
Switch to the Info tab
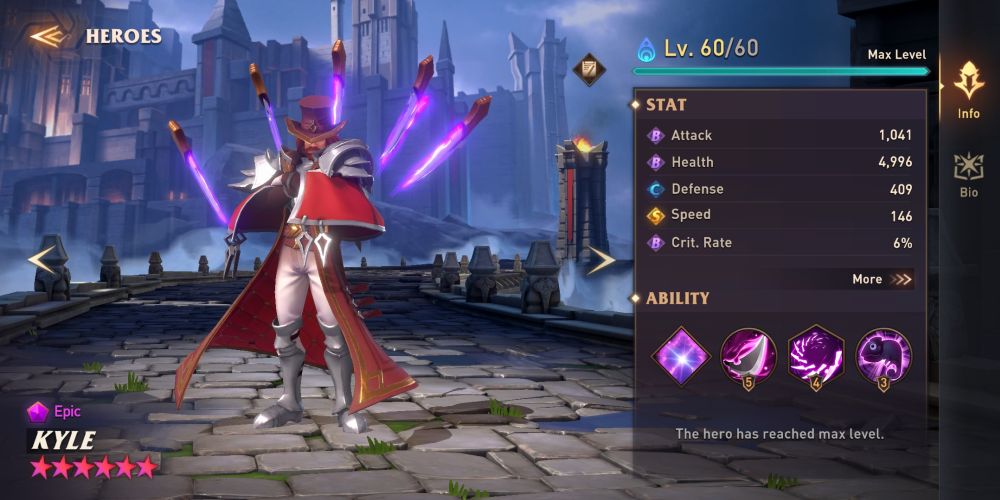(968, 90)
